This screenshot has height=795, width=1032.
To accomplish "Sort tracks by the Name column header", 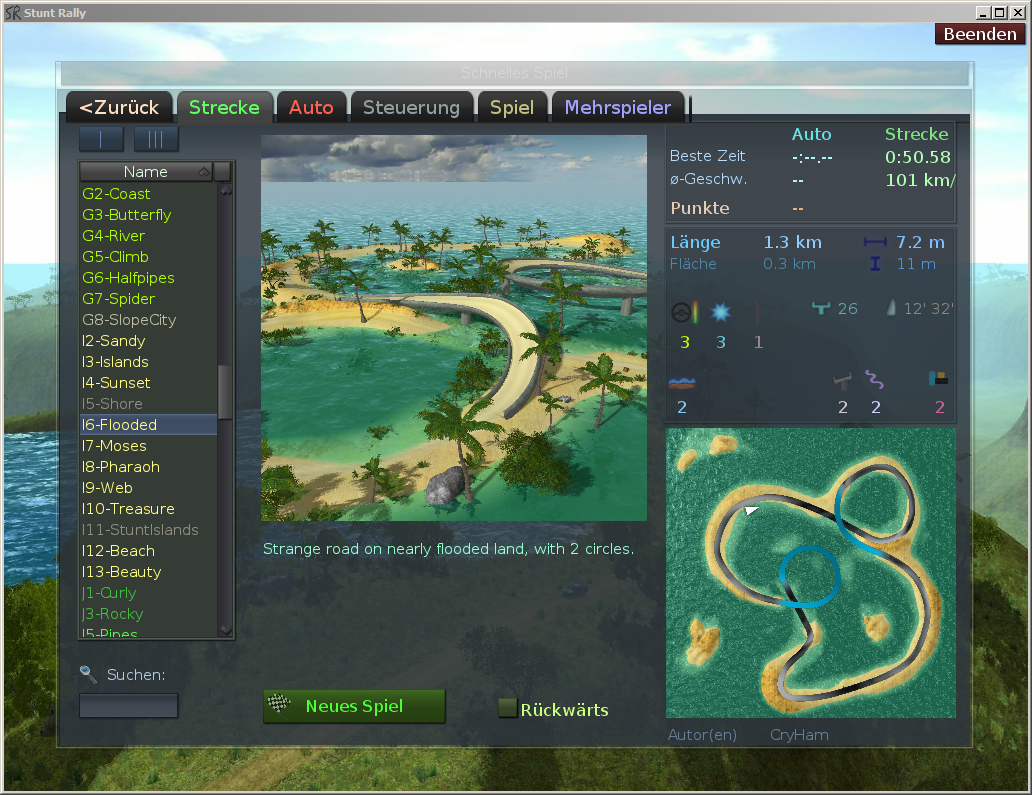I will click(146, 172).
